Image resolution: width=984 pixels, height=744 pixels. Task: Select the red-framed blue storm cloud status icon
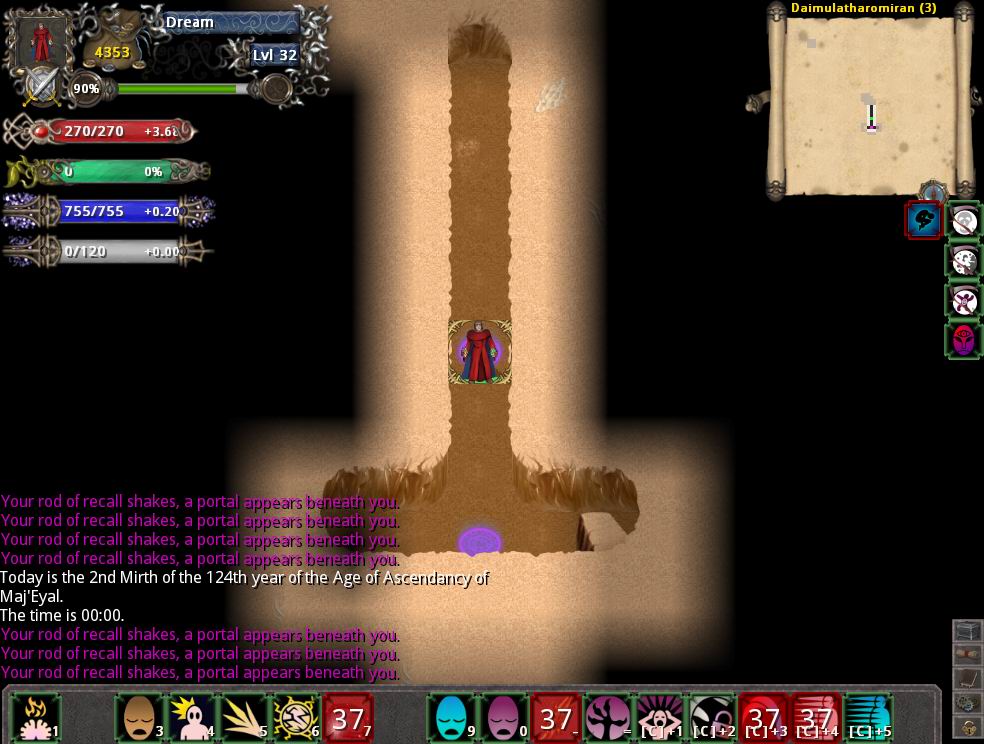923,220
